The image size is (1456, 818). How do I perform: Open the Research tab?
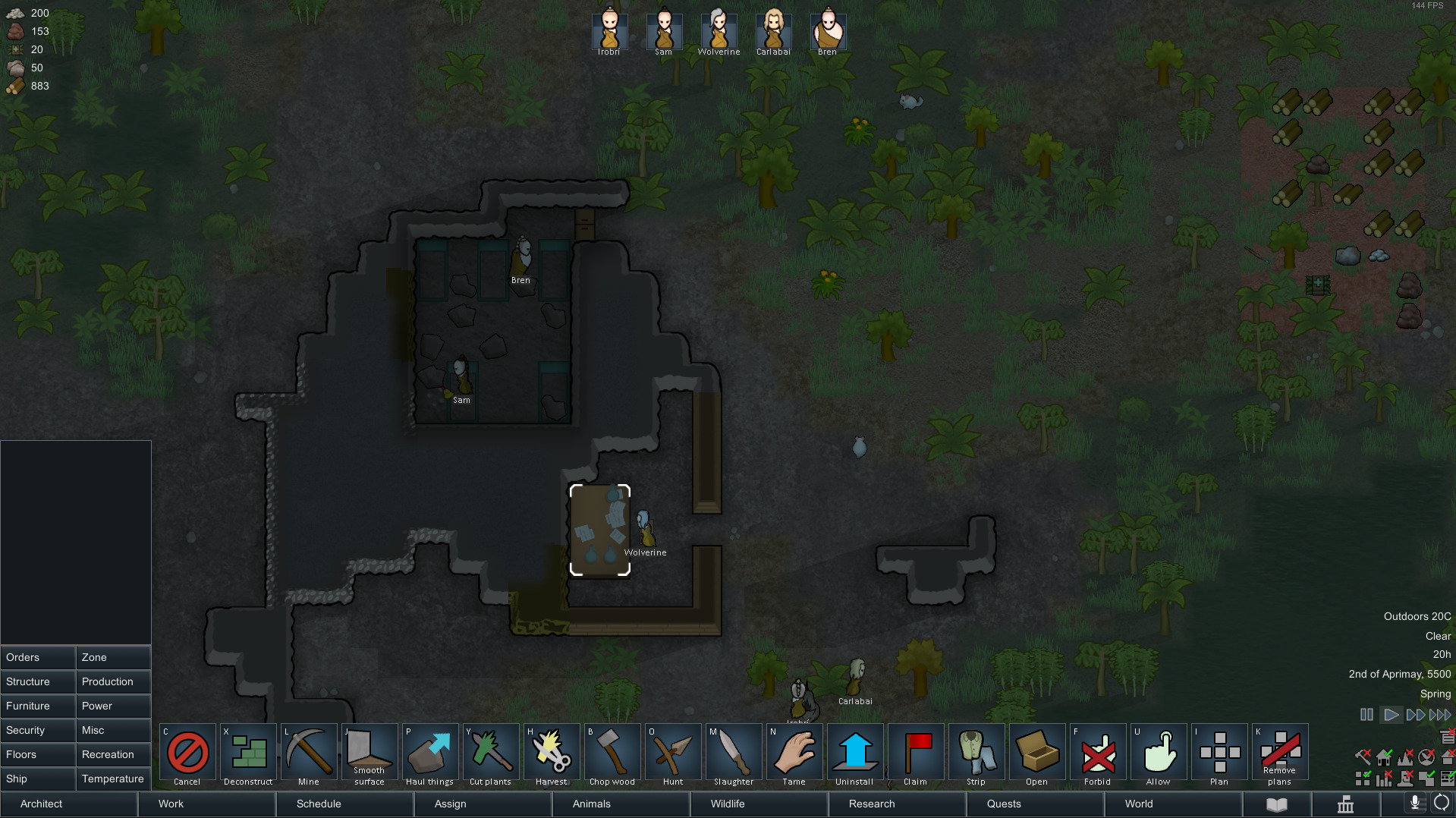click(x=897, y=804)
